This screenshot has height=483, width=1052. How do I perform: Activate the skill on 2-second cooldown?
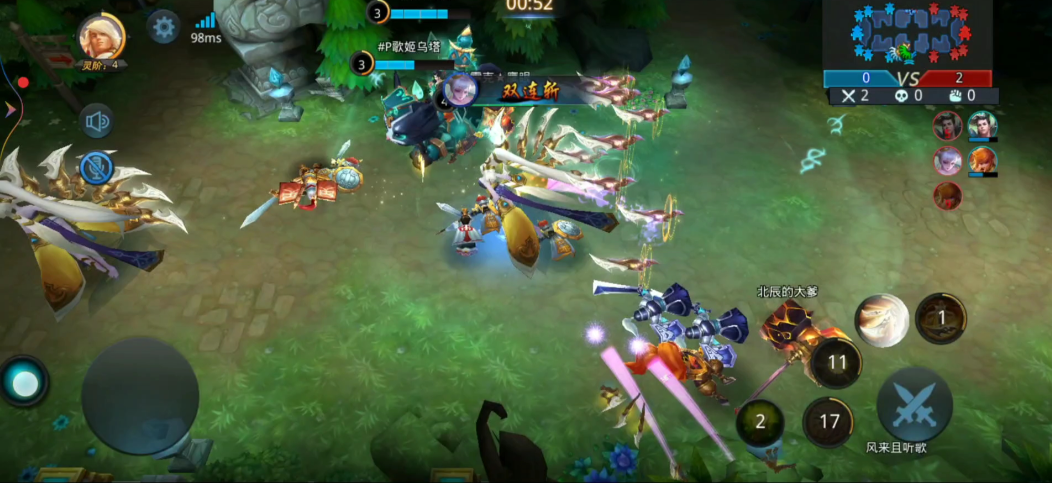[x=760, y=422]
